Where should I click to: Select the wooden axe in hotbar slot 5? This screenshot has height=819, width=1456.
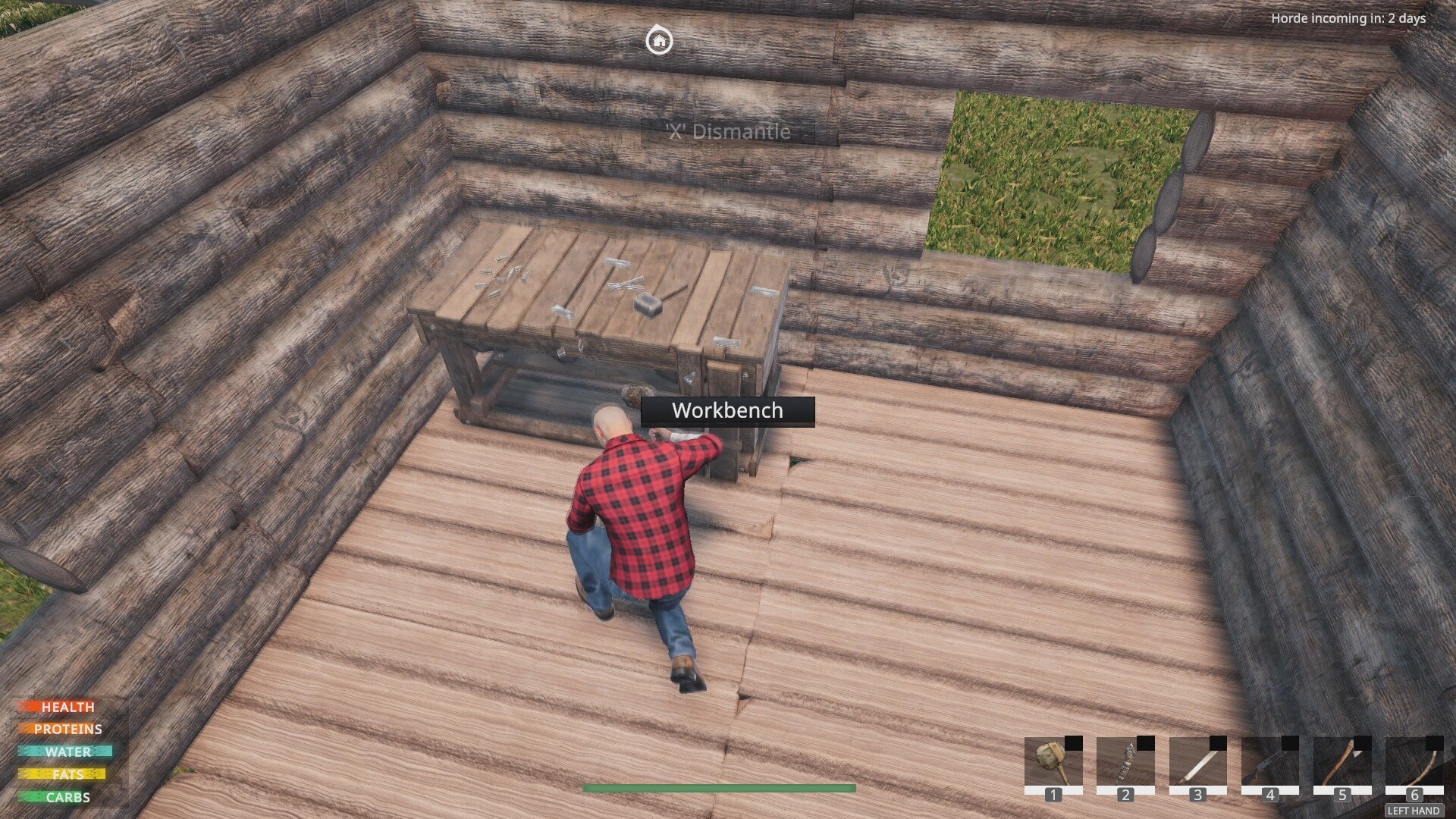tap(1341, 762)
